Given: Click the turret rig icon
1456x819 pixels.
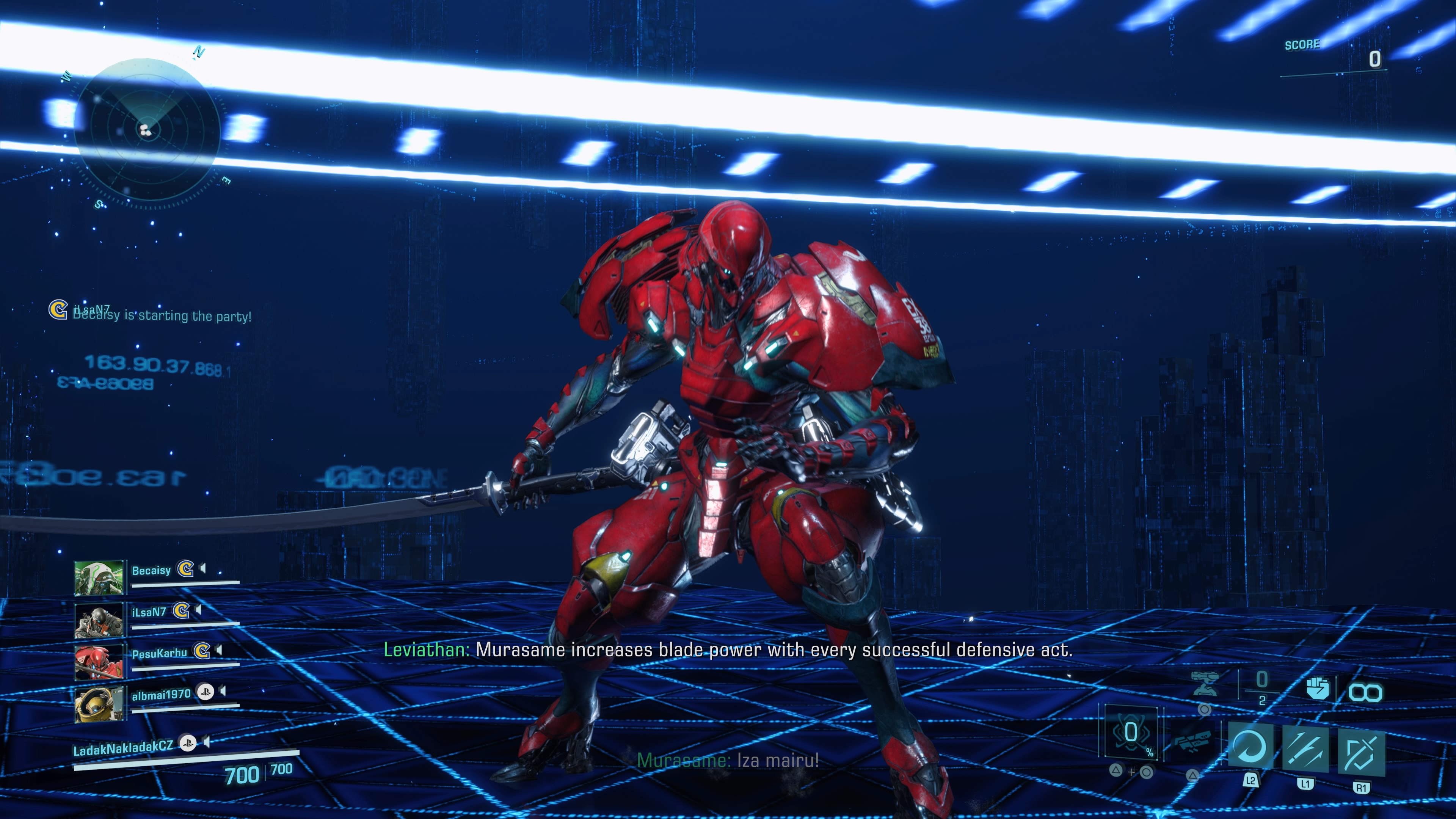Looking at the screenshot, I should click(1205, 684).
